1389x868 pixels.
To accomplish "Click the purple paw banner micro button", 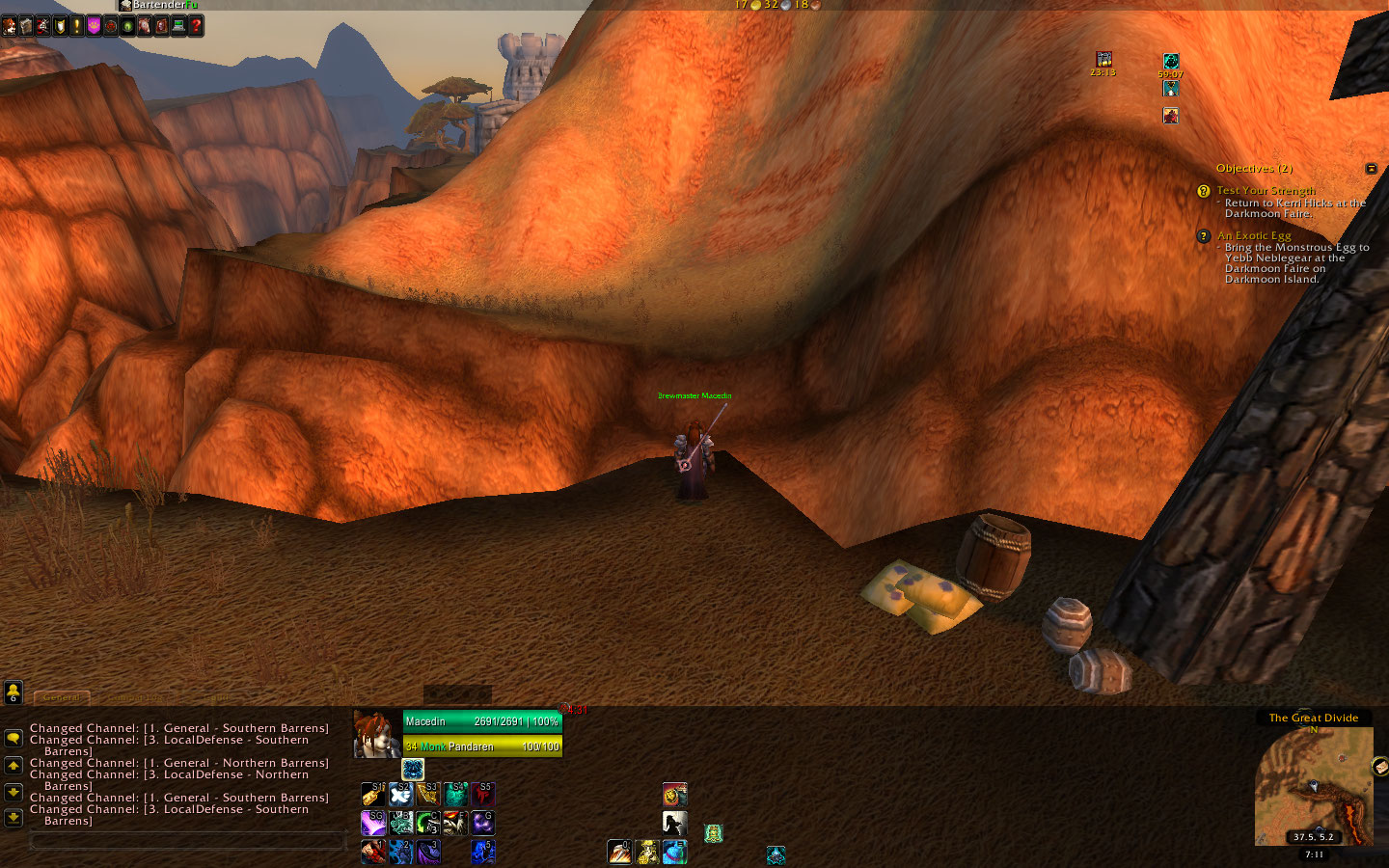I will click(94, 26).
